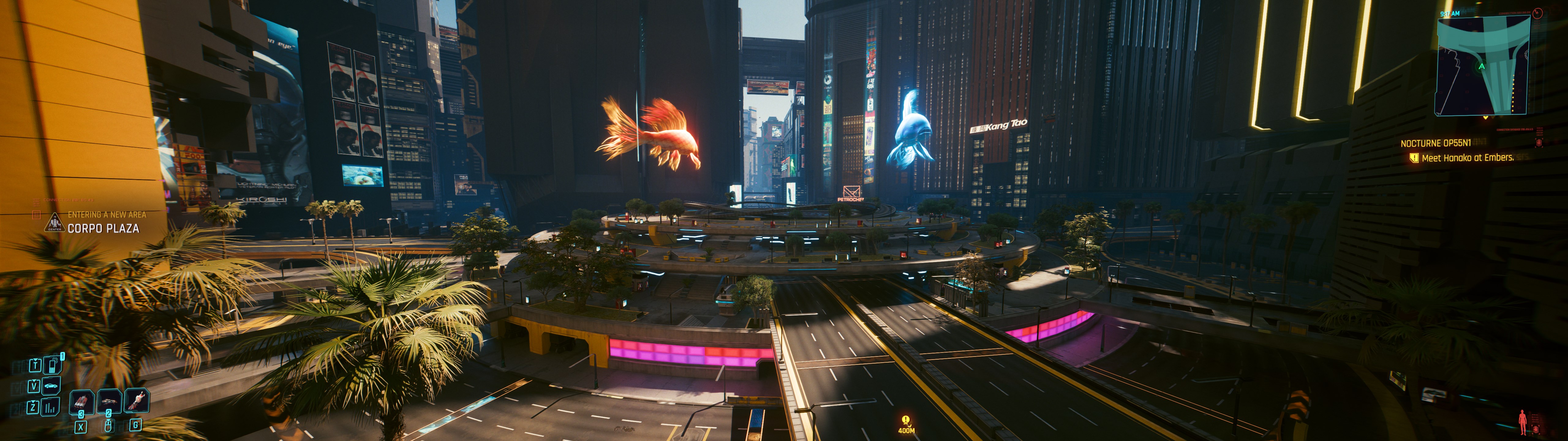The height and width of the screenshot is (441, 1568).
Task: Select the car vehicle-call icon
Action: click(51, 386)
